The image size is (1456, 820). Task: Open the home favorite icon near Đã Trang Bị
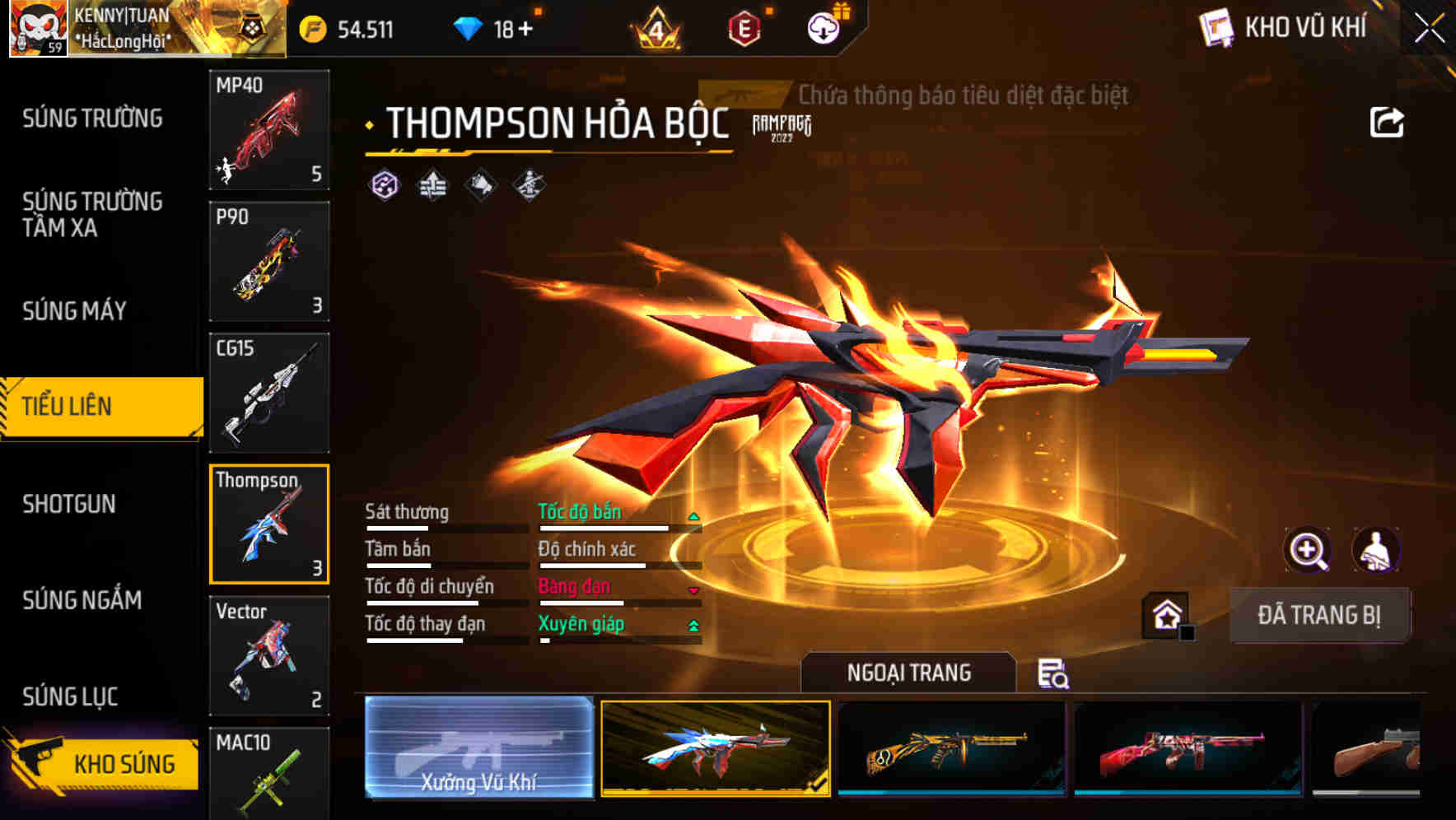(x=1166, y=614)
